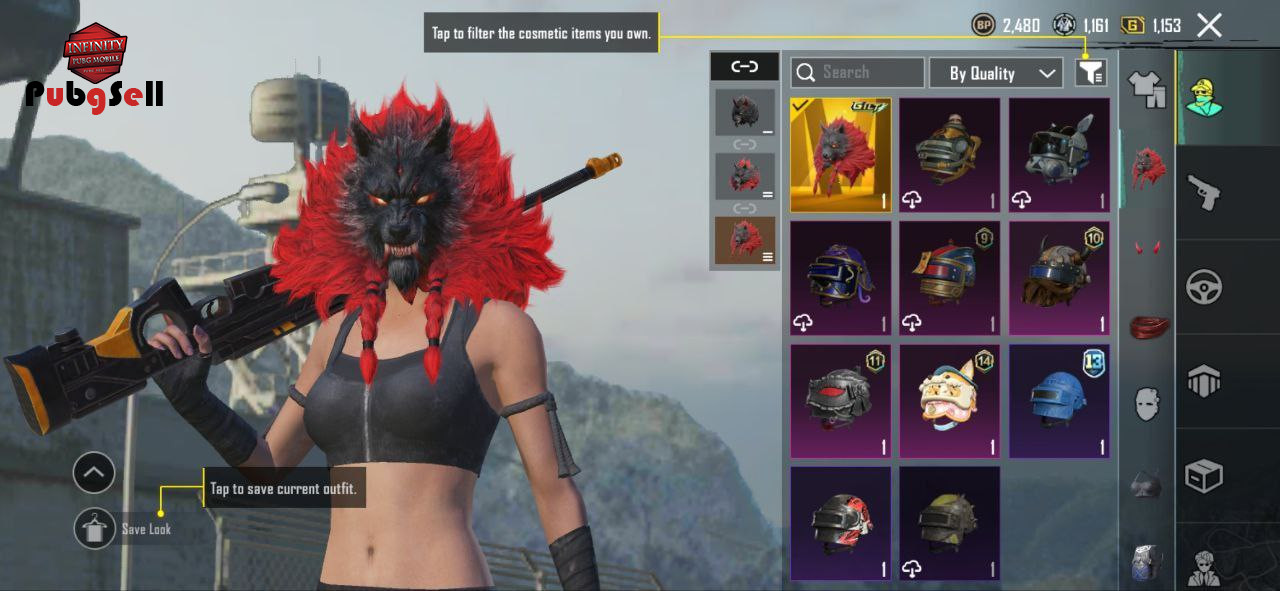Select the lion dance helmet numbered 14
This screenshot has height=591, width=1280.
pyautogui.click(x=949, y=401)
